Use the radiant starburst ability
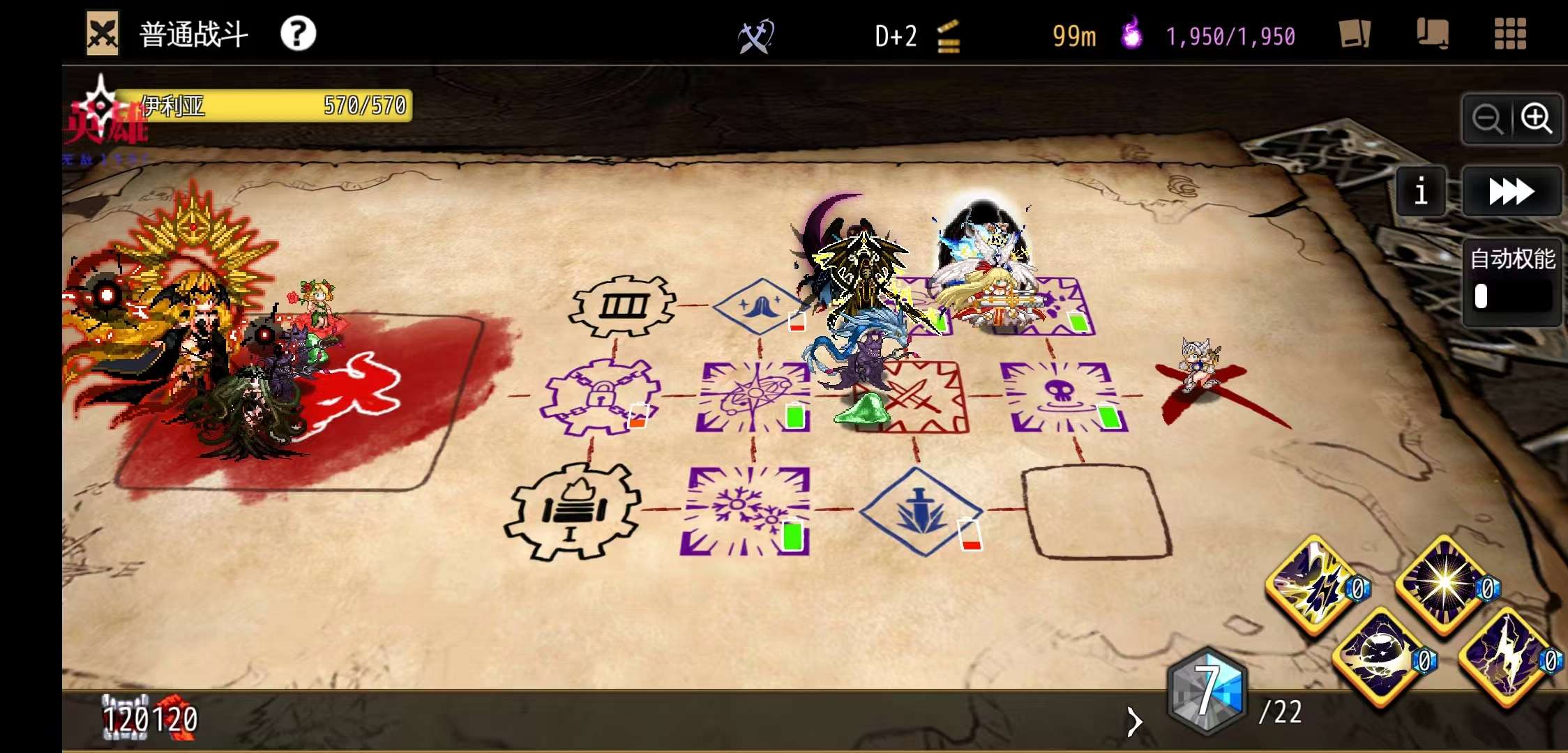This screenshot has width=1568, height=753. (x=1442, y=583)
